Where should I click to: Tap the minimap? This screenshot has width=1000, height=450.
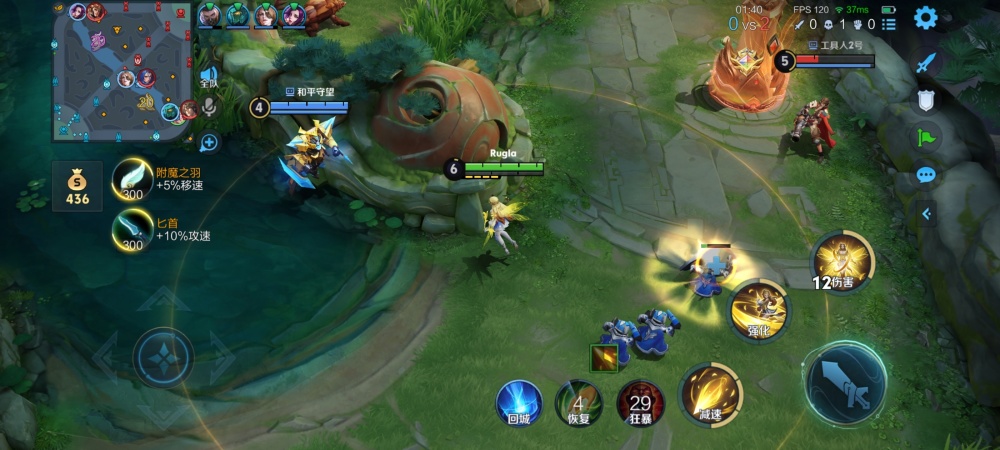click(125, 70)
